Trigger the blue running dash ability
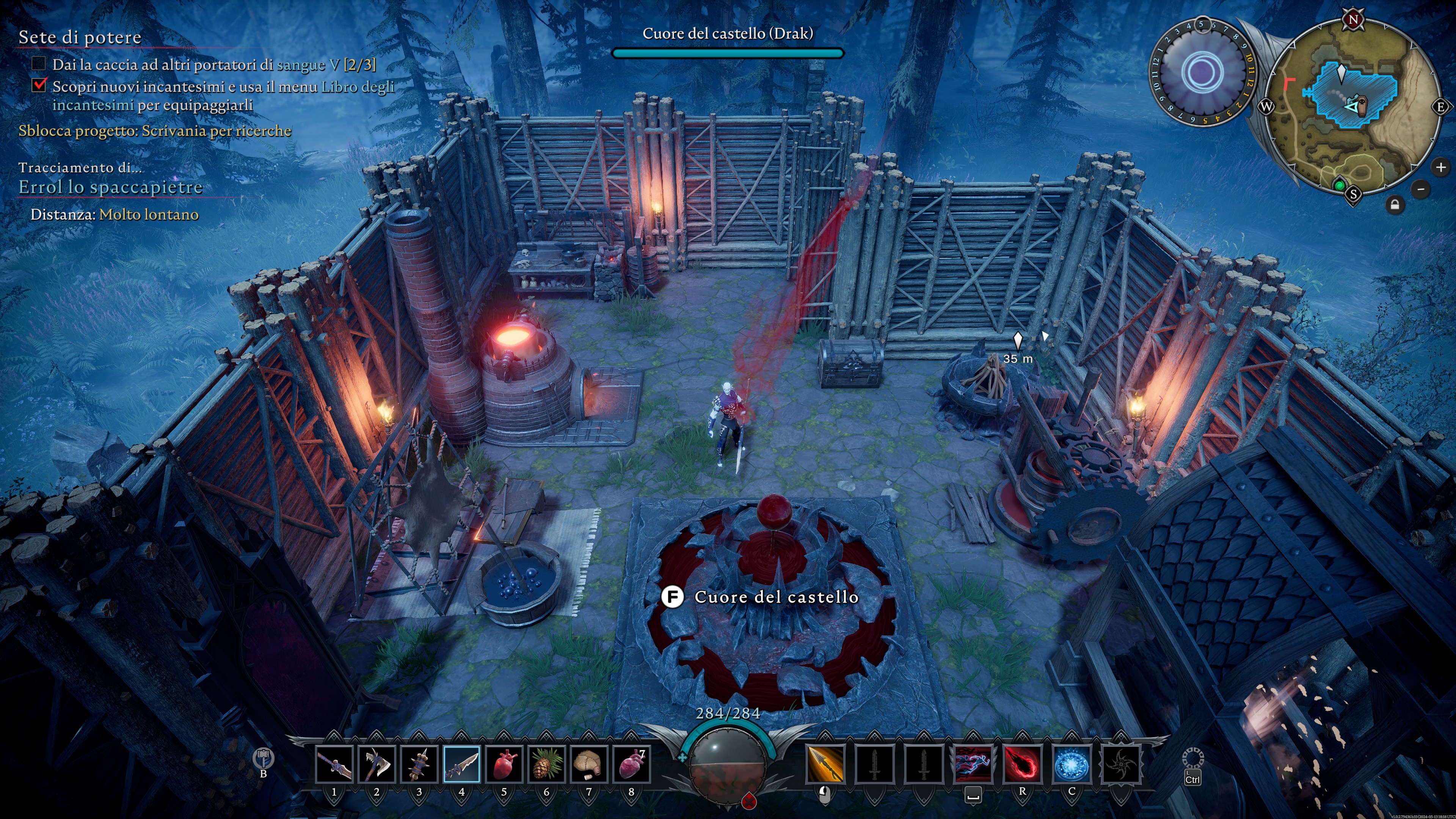Screen dimensions: 1456x819 pos(973,764)
